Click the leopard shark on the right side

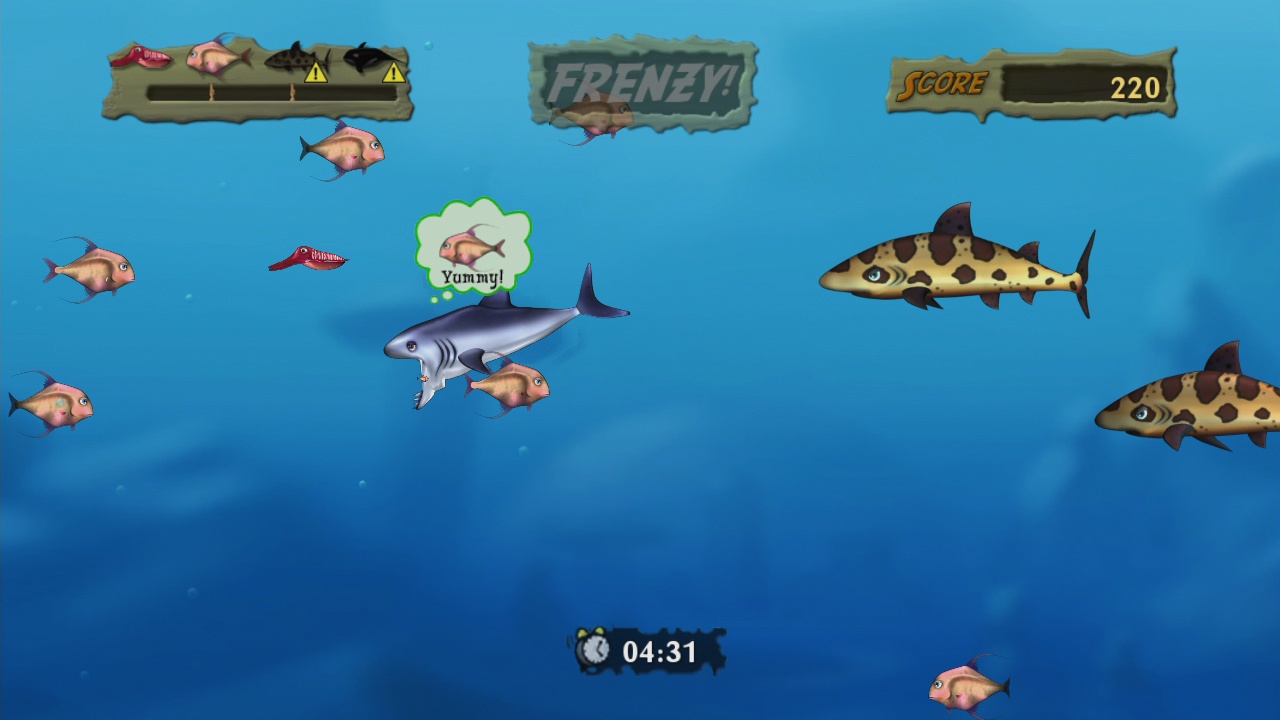tap(955, 265)
